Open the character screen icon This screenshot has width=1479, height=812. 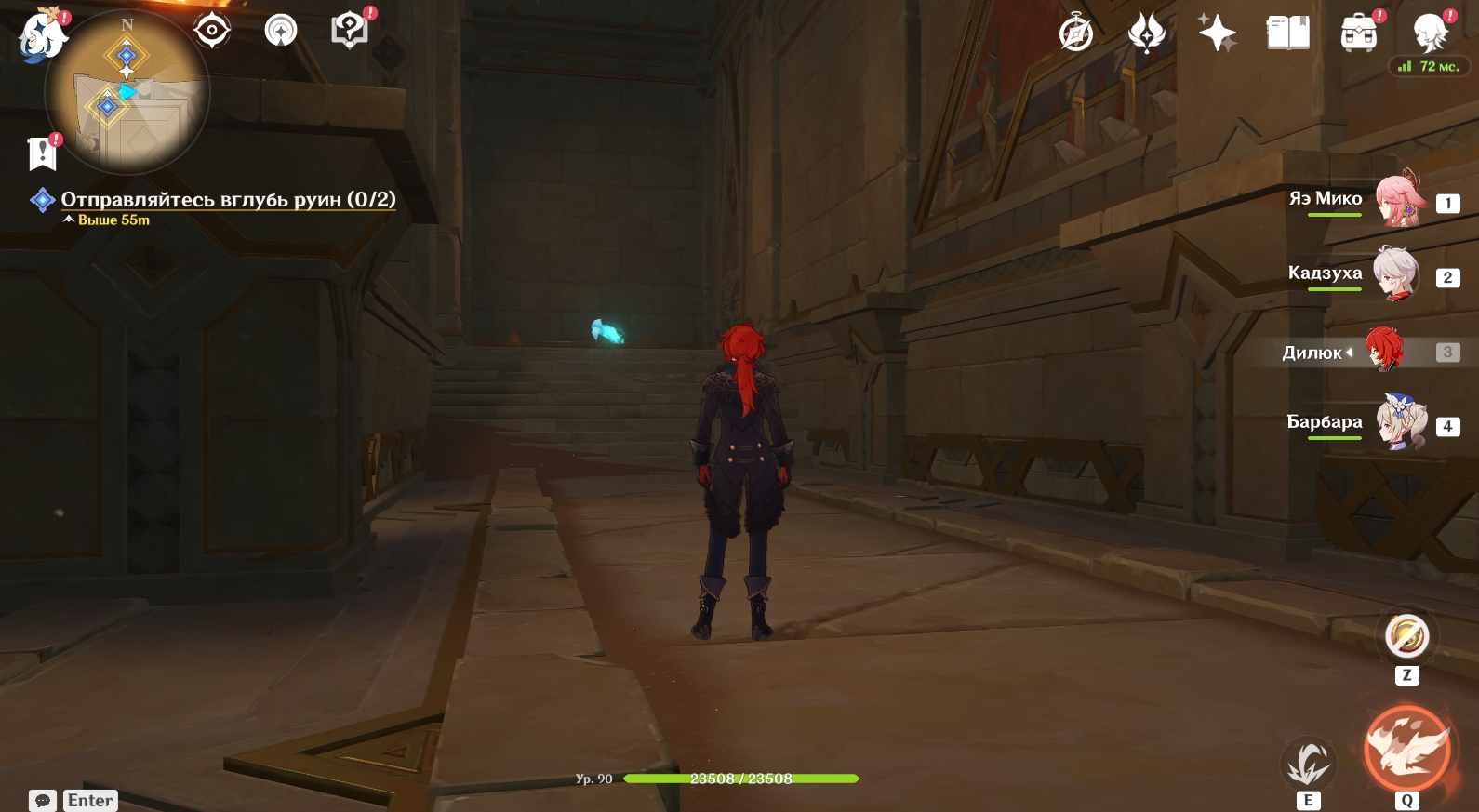1430,33
